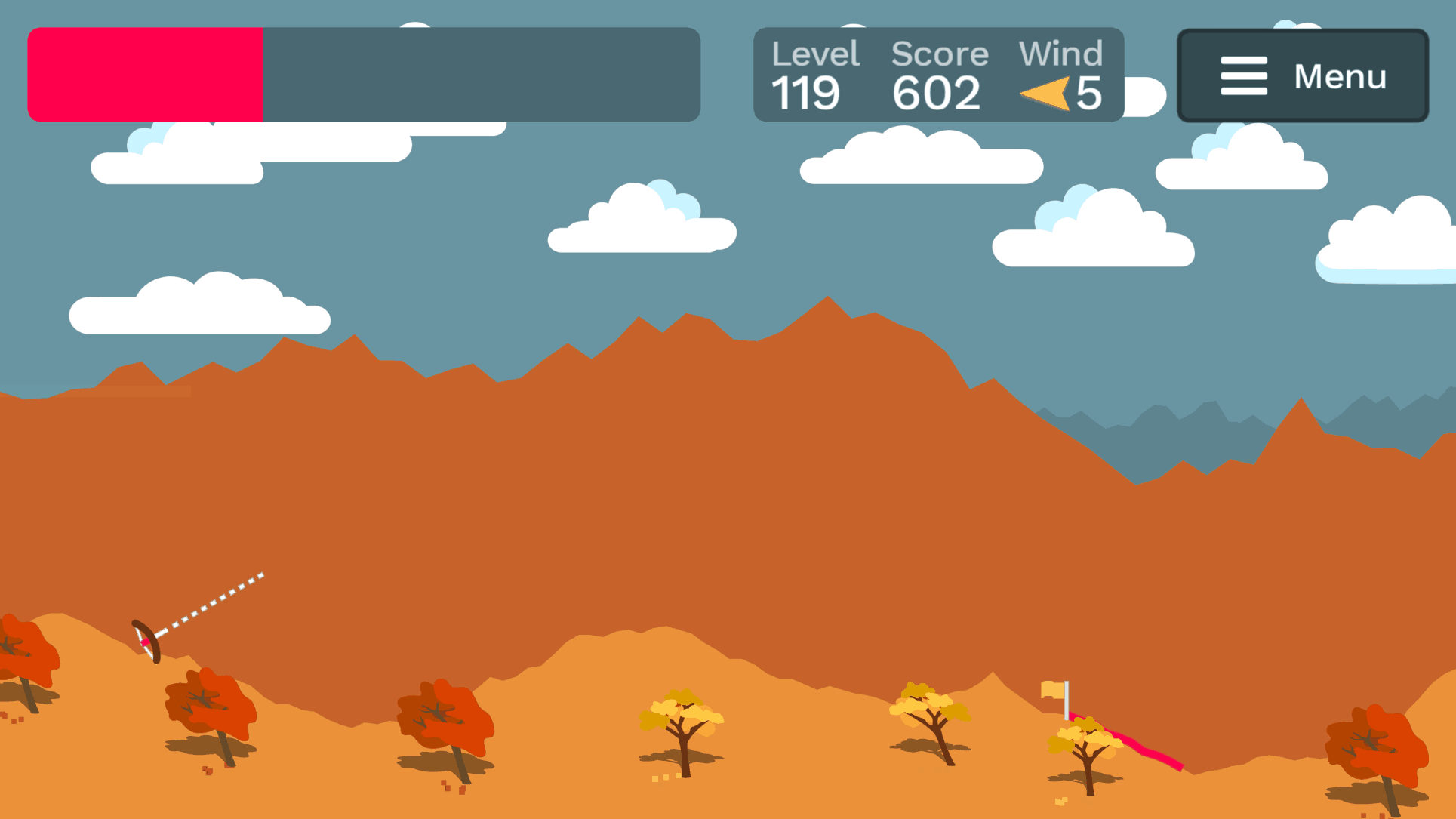
Task: Open the Menu panel
Action: (1302, 76)
